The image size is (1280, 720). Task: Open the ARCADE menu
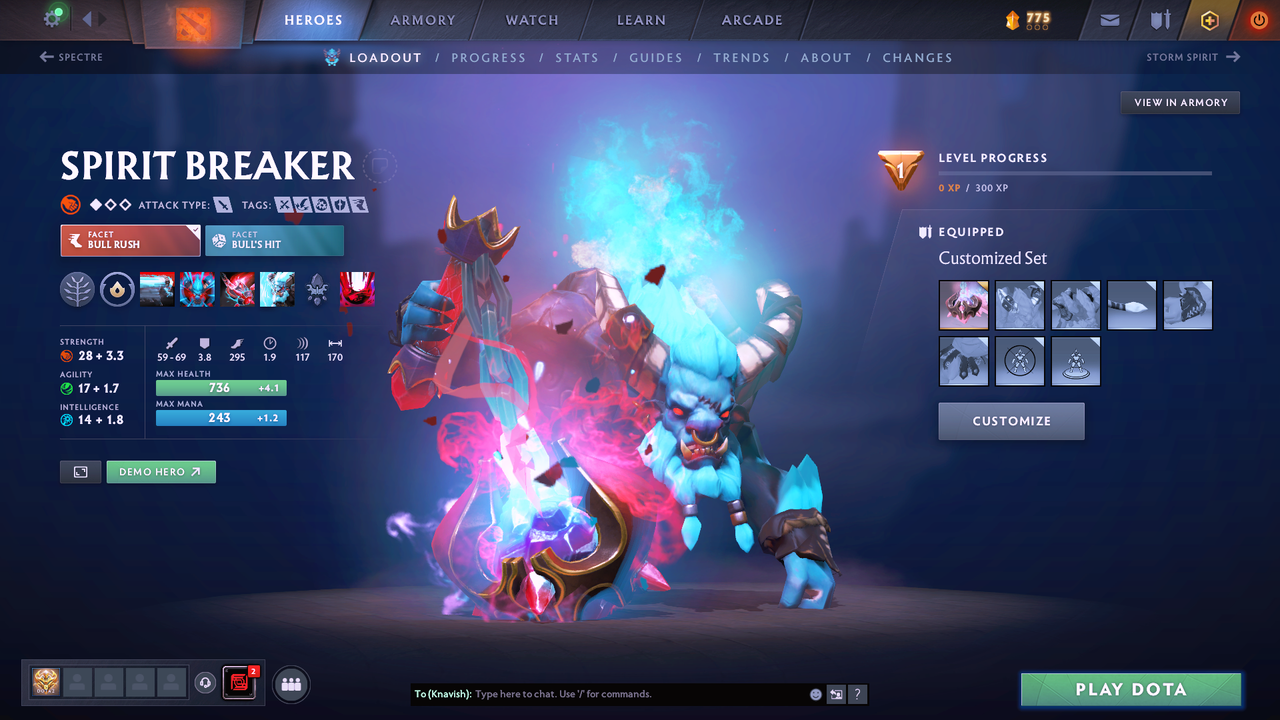[x=751, y=20]
